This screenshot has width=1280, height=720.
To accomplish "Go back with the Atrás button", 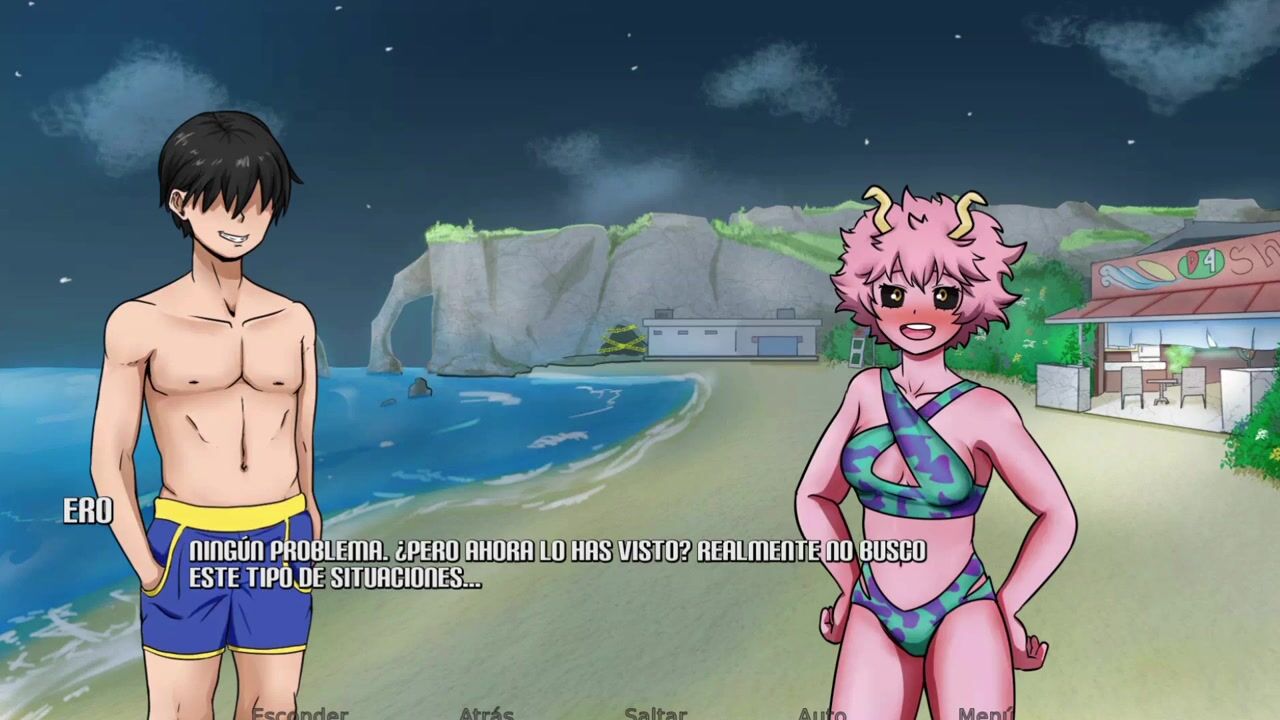I will point(486,714).
